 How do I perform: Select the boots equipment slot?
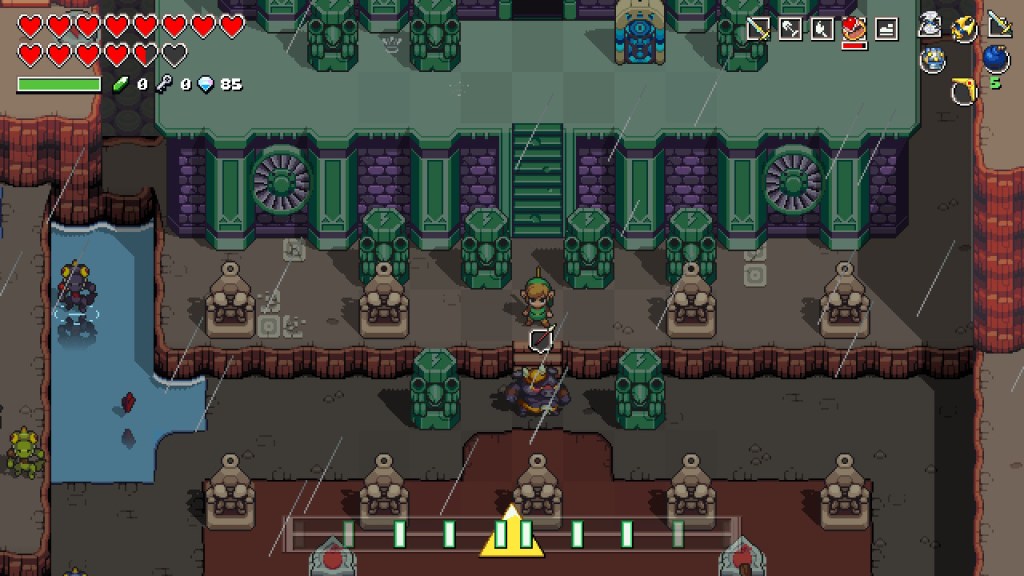[886, 29]
